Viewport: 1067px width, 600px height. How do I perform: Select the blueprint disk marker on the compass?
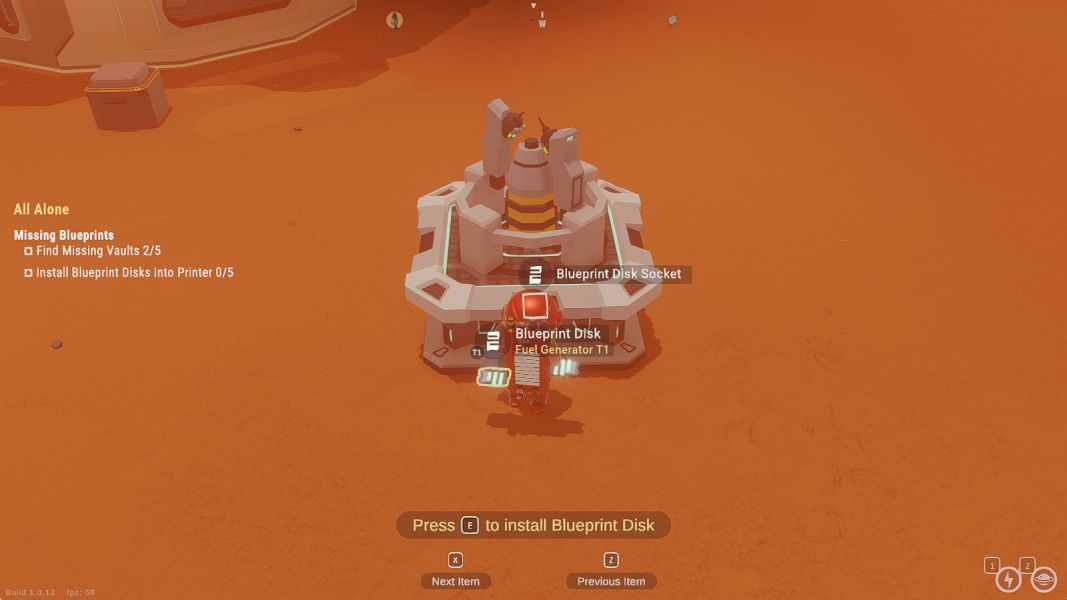point(673,18)
